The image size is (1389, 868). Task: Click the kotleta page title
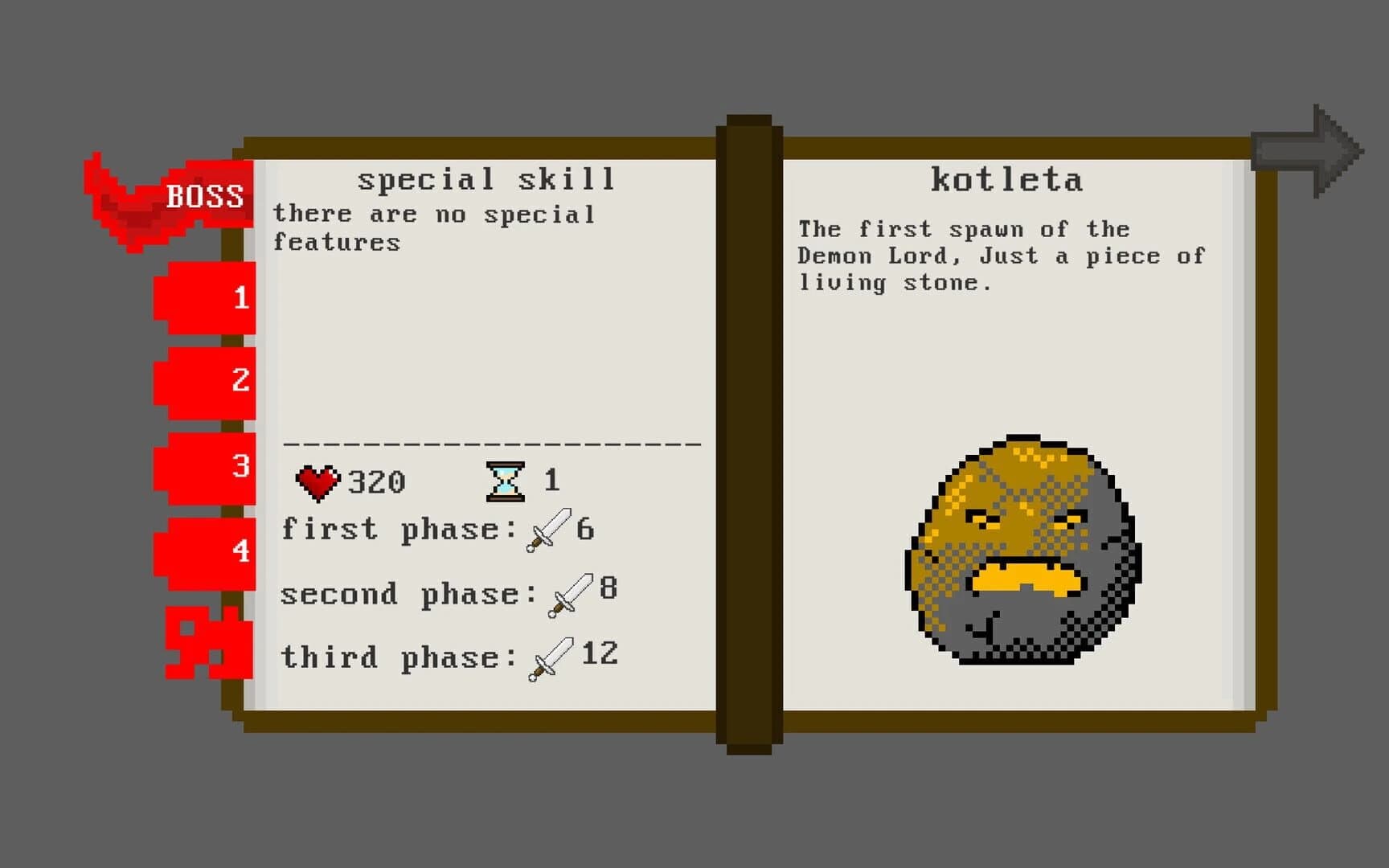click(x=1007, y=178)
